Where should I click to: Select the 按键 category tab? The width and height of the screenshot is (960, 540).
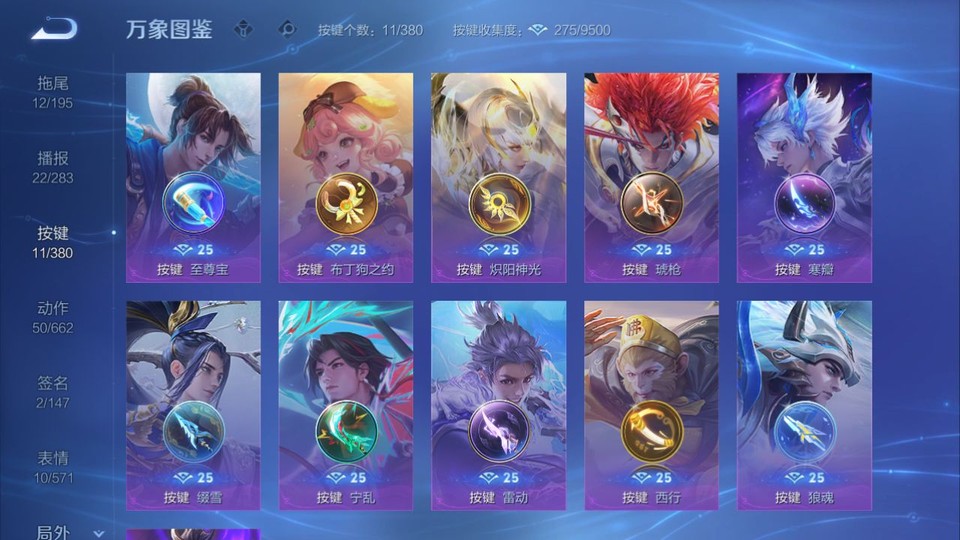click(53, 241)
